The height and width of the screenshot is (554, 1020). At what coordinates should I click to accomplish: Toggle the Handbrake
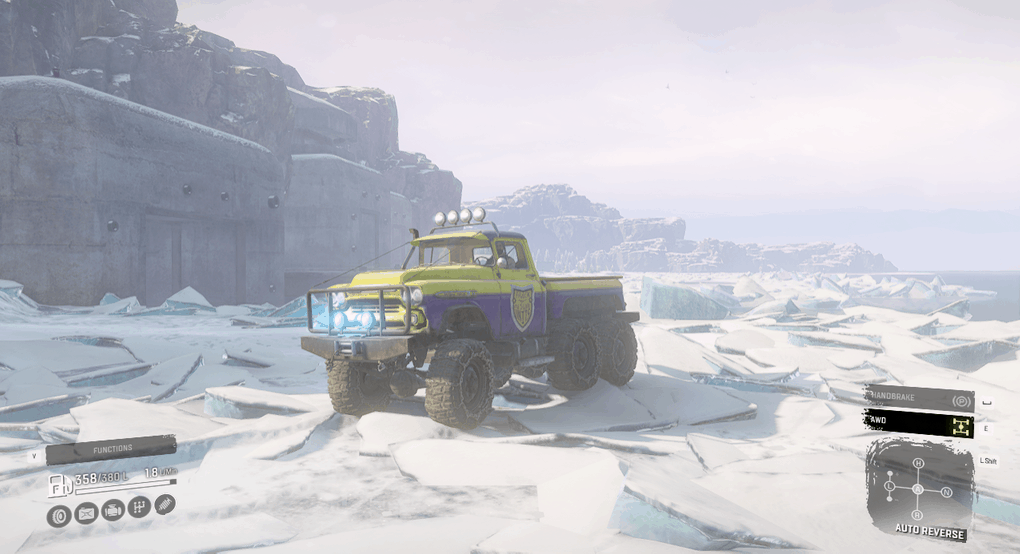919,399
